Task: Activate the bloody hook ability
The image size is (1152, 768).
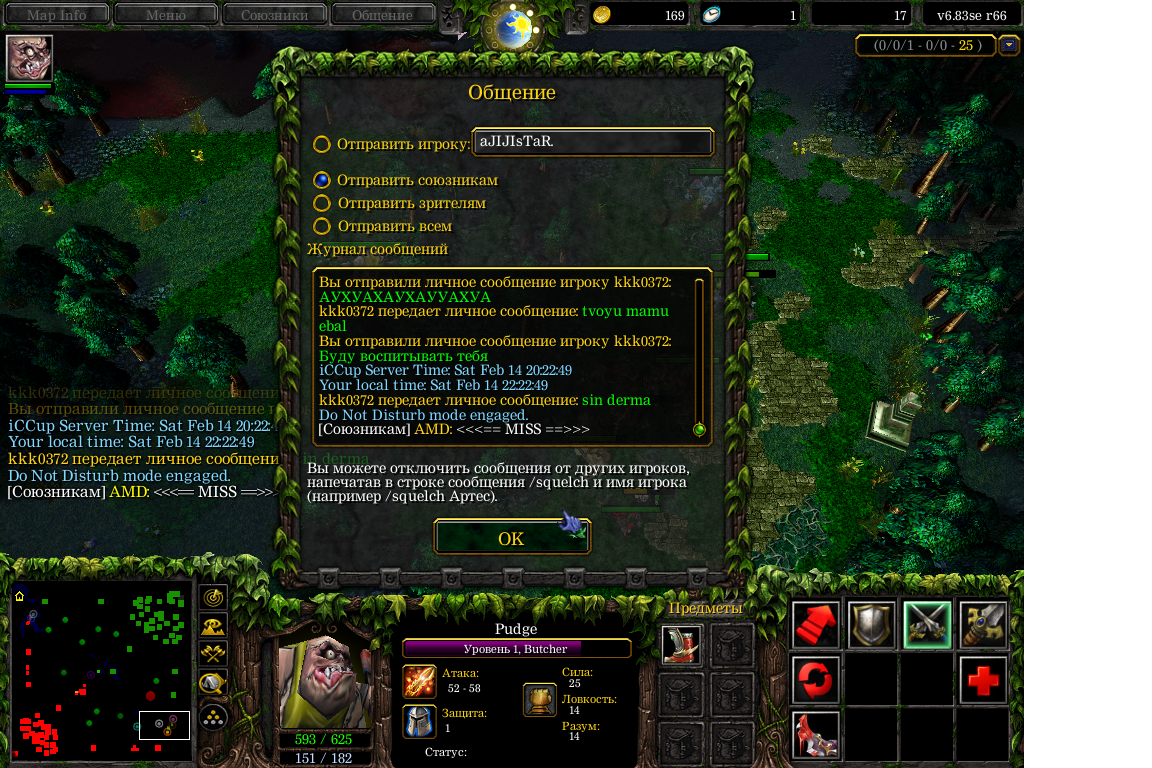Action: pyautogui.click(x=816, y=735)
